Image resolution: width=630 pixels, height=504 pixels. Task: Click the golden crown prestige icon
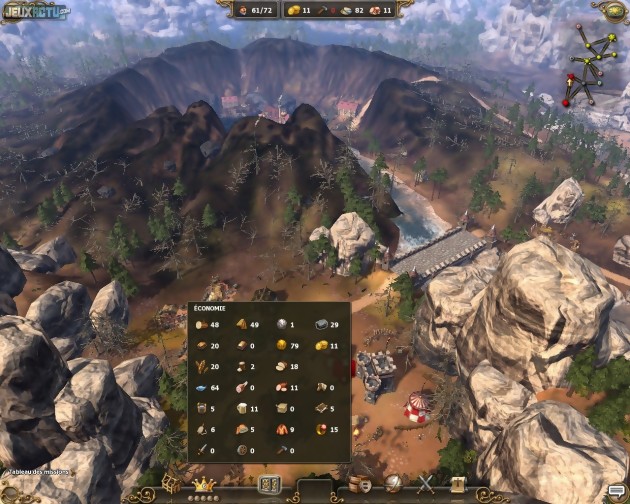coord(206,484)
